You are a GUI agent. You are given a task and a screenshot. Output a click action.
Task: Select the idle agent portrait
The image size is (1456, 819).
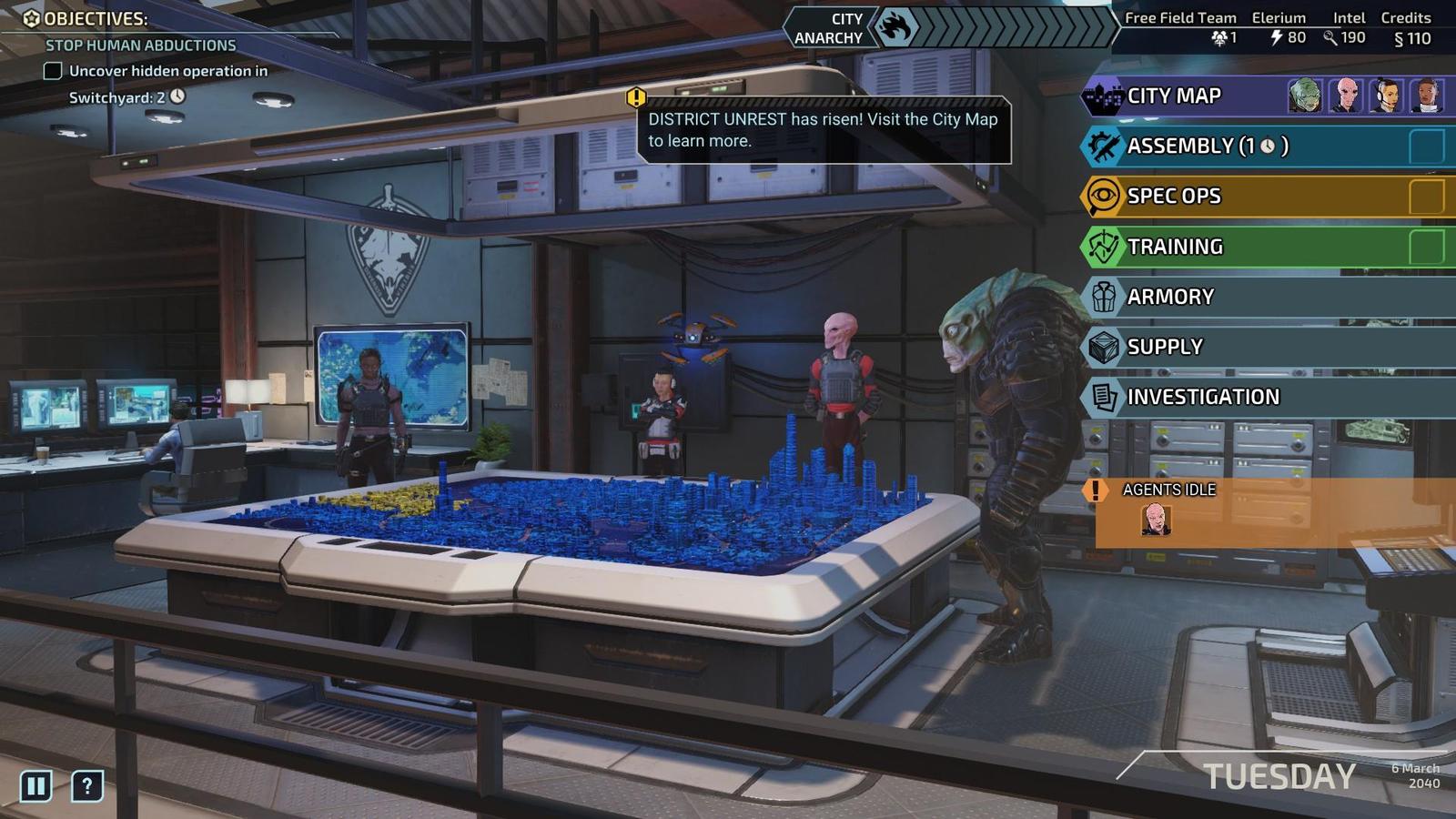(x=1156, y=521)
